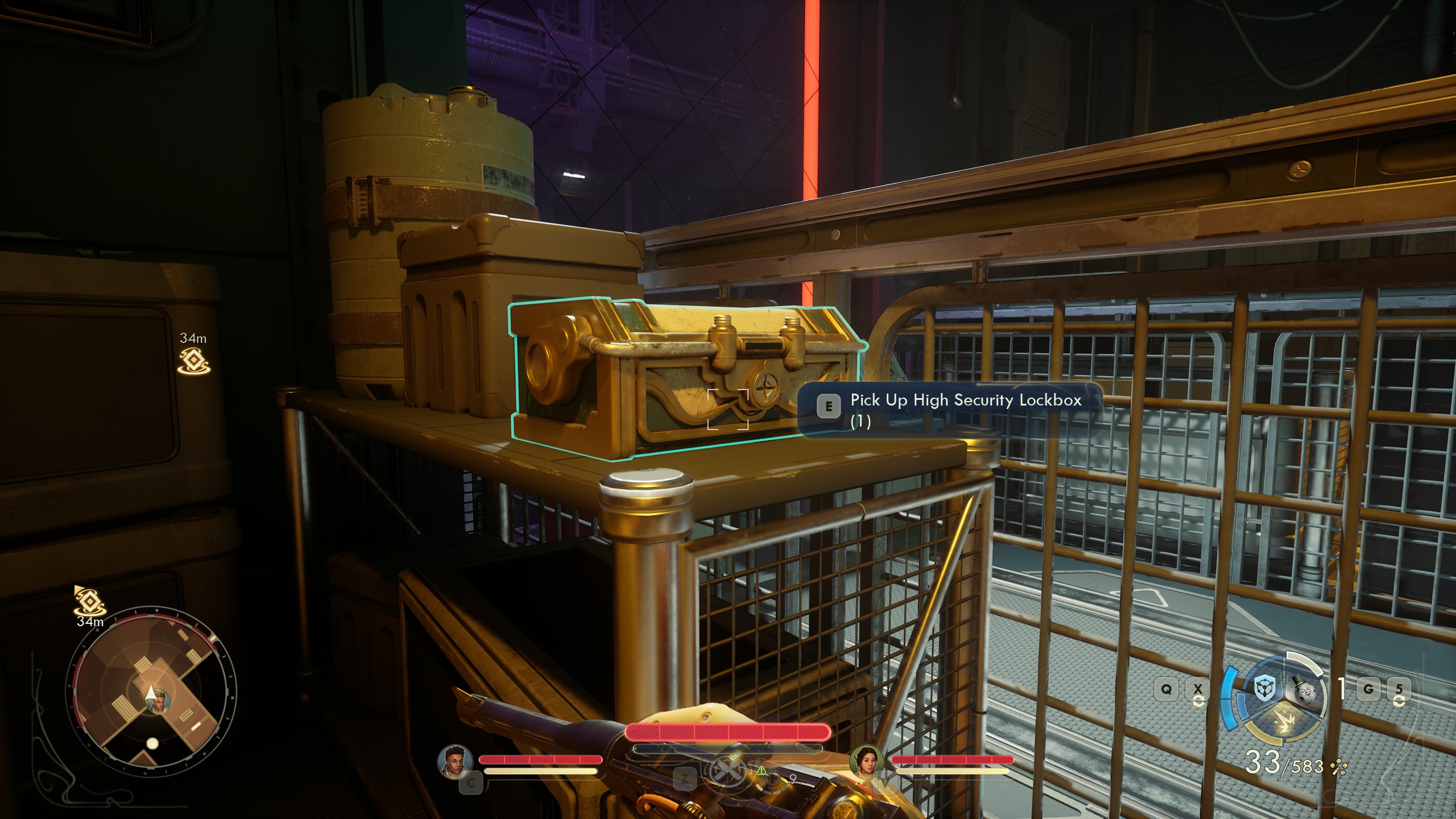Click the quest objective marker labeled 34m
The height and width of the screenshot is (819, 1456).
click(193, 358)
